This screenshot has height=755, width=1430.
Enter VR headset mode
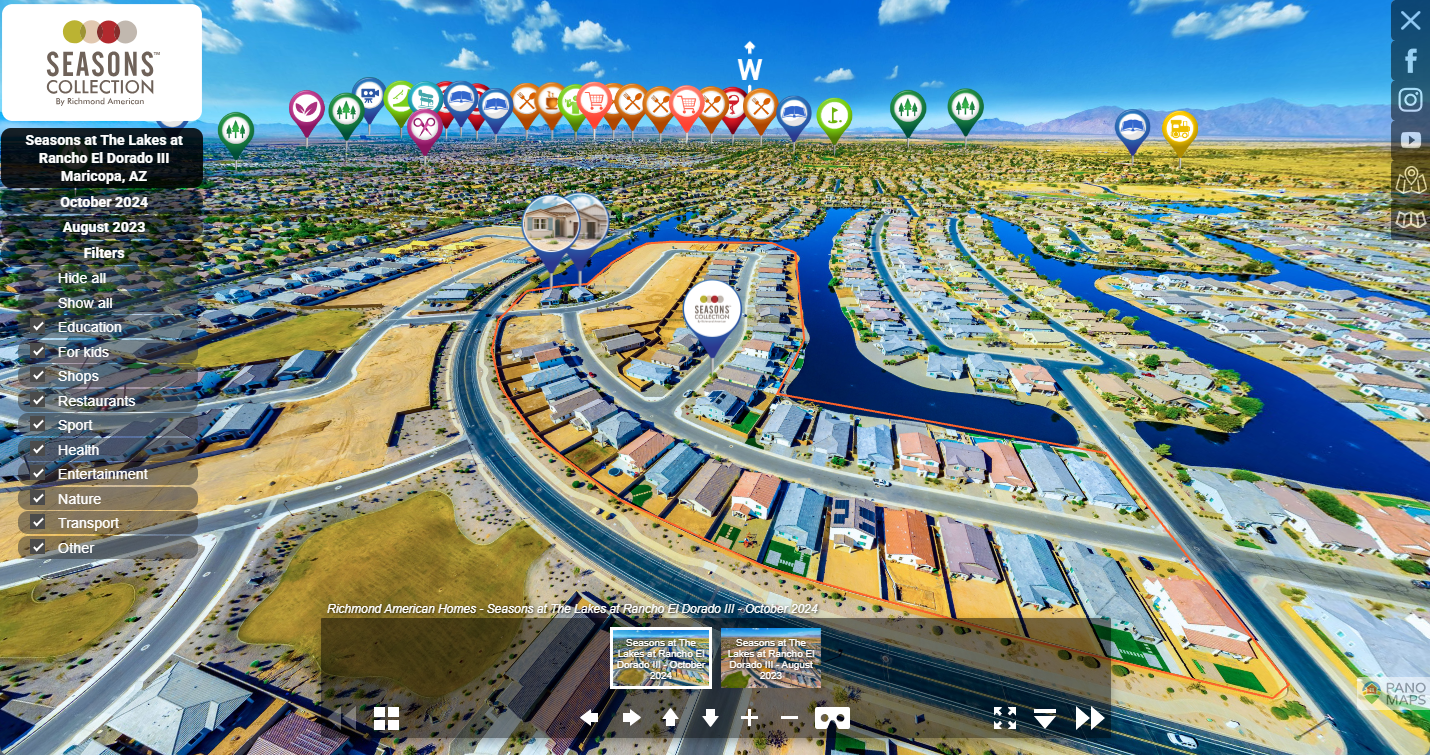(833, 718)
